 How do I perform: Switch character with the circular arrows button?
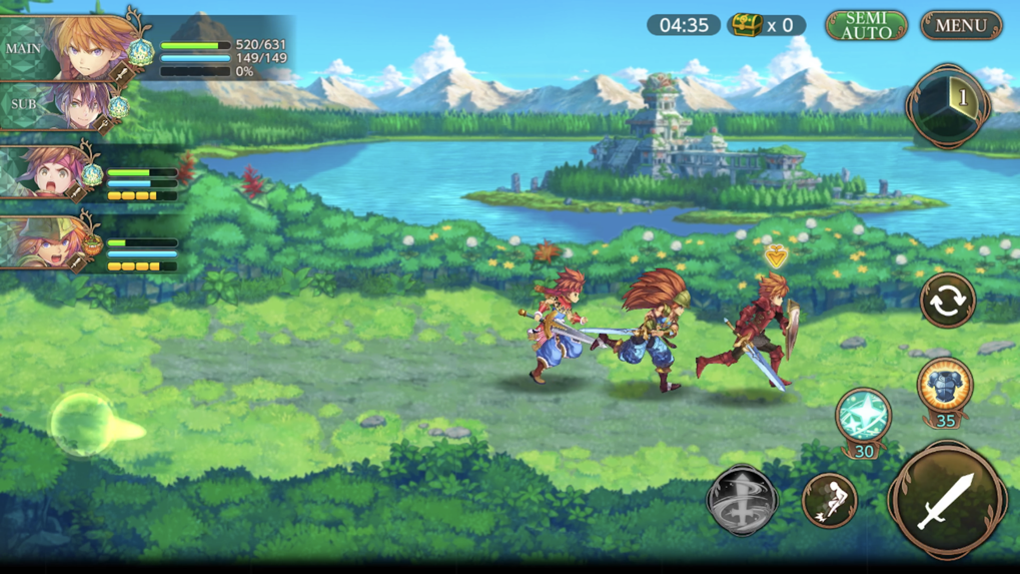pos(947,301)
